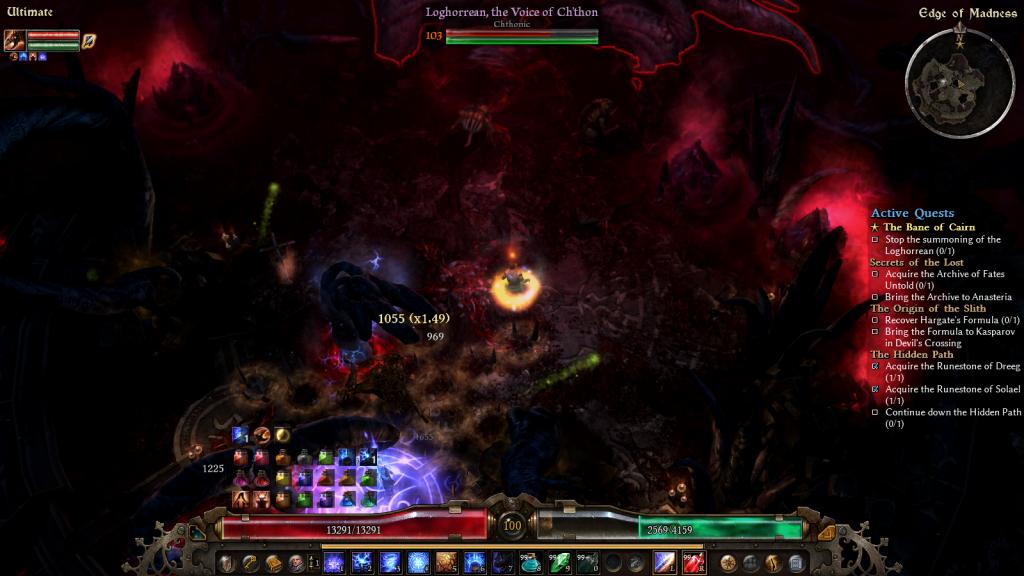Select the character portrait frame
This screenshot has width=1024, height=576.
tap(15, 40)
